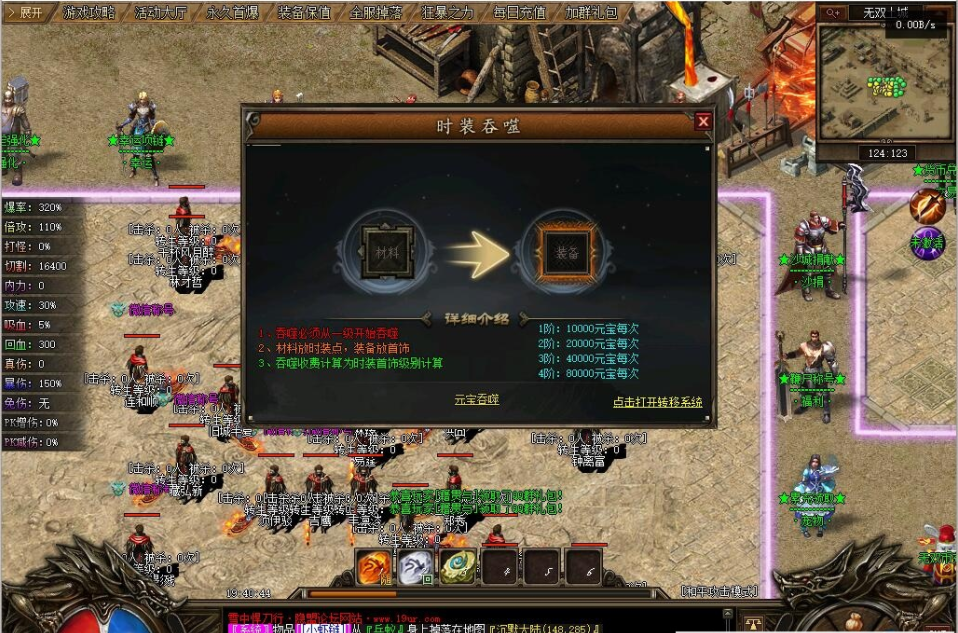
Task: Open the 装备保值 menu
Action: tap(305, 12)
